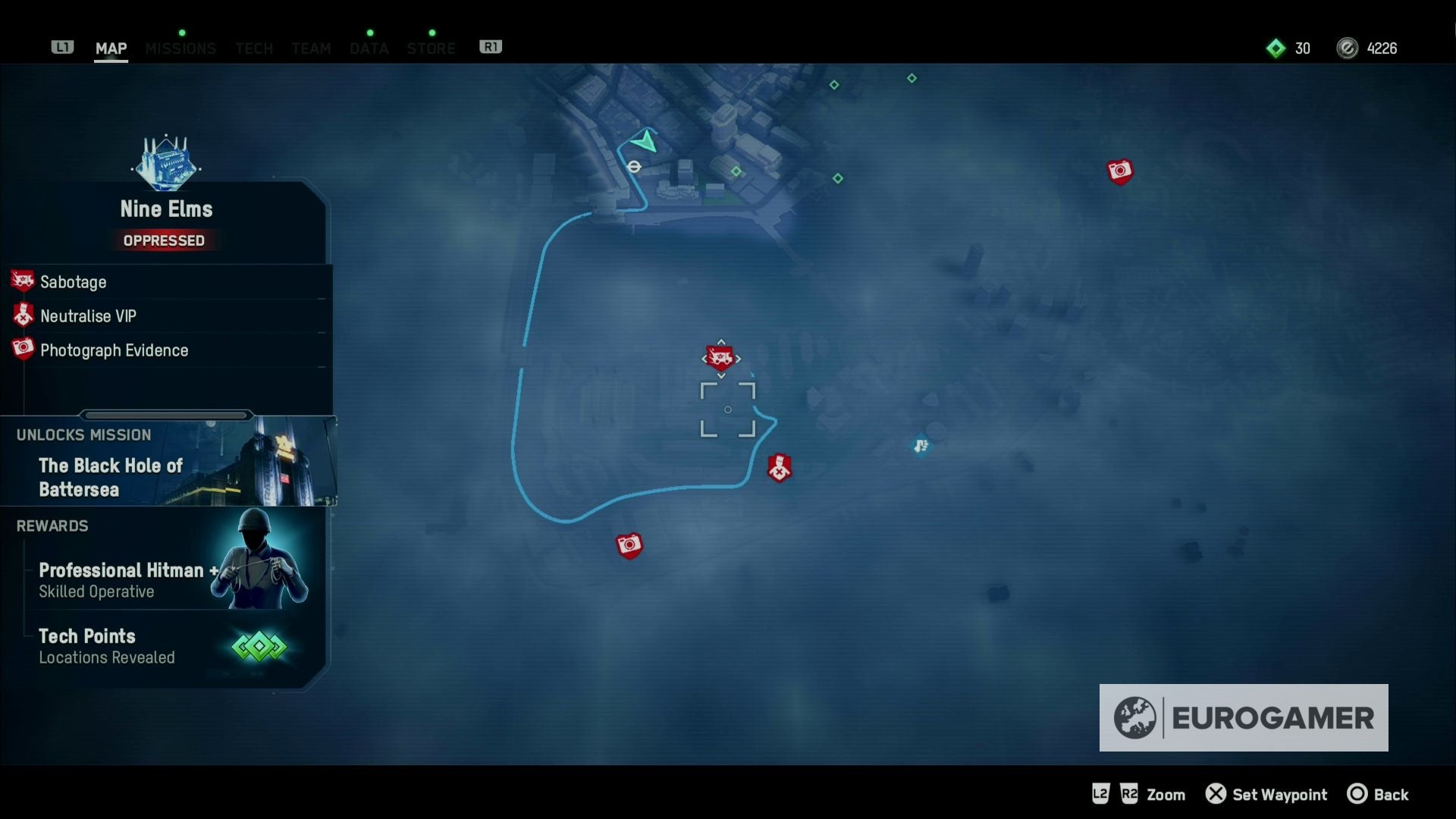1456x819 pixels.
Task: Select the Sabotage entry in the borough objectives list
Action: (74, 281)
